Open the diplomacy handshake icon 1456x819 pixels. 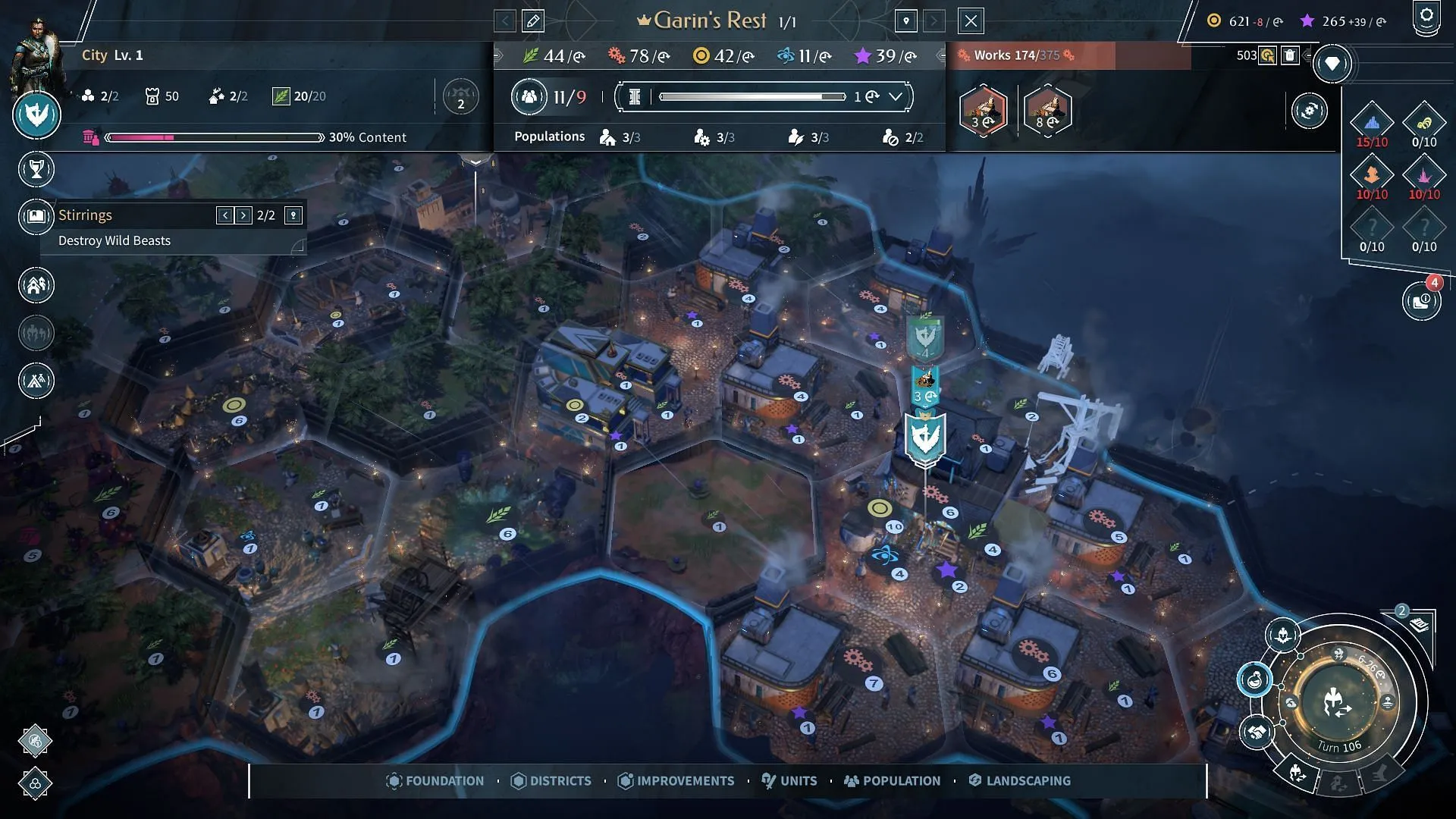pos(1257,733)
